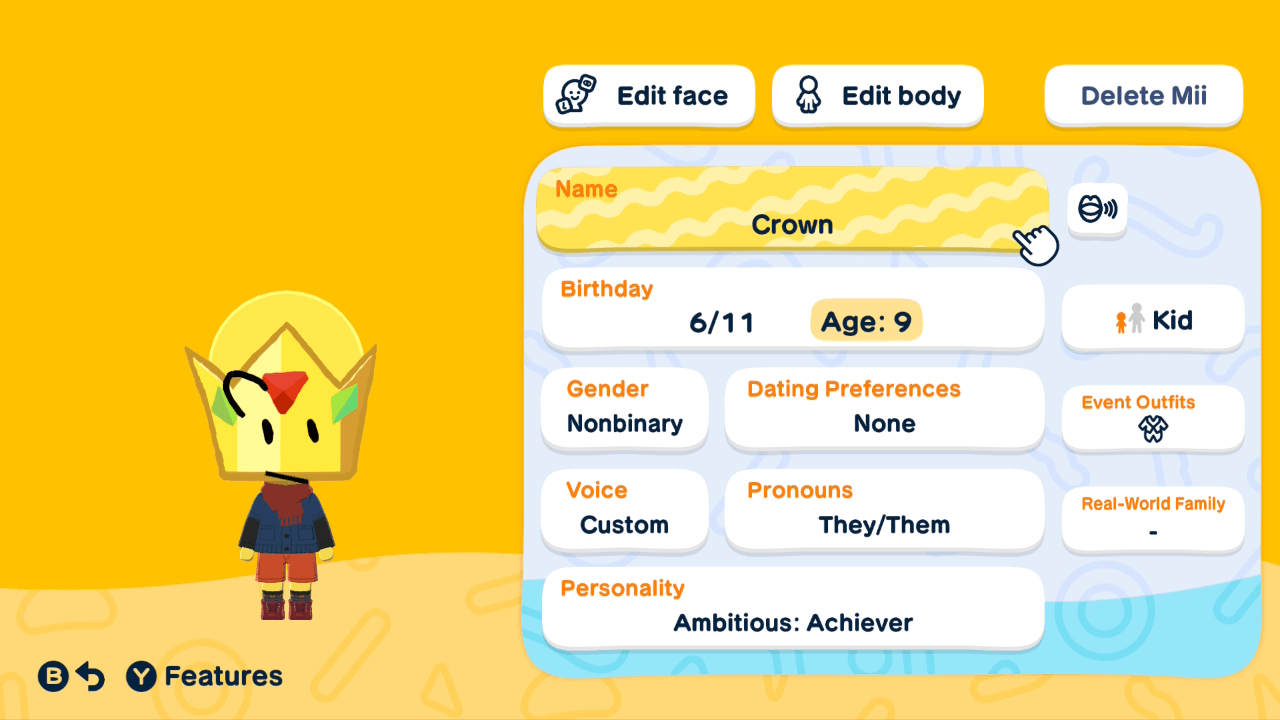Toggle Gender from Nonbinary
Image resolution: width=1280 pixels, height=720 pixels.
click(624, 408)
